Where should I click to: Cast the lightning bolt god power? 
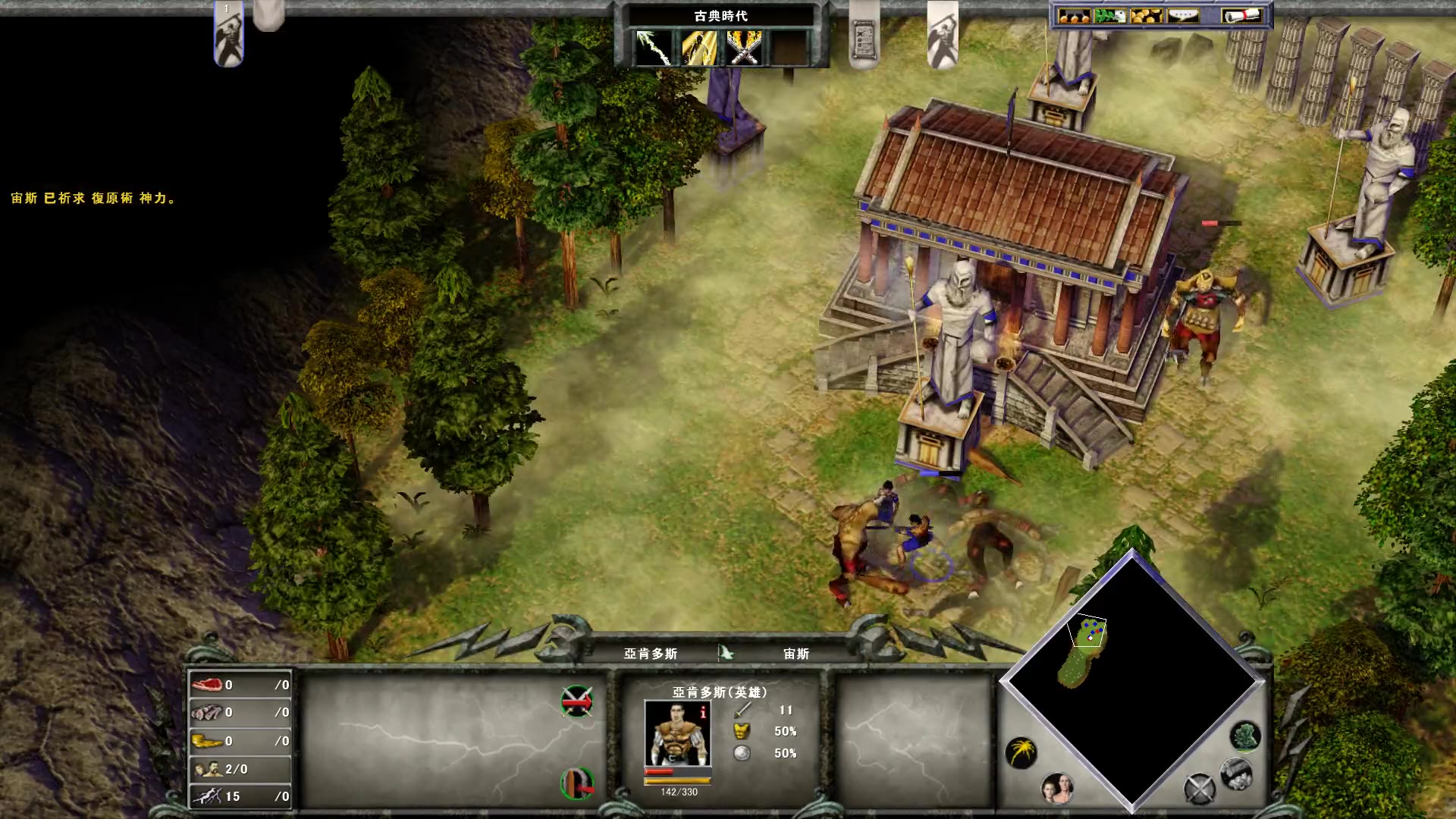[654, 48]
